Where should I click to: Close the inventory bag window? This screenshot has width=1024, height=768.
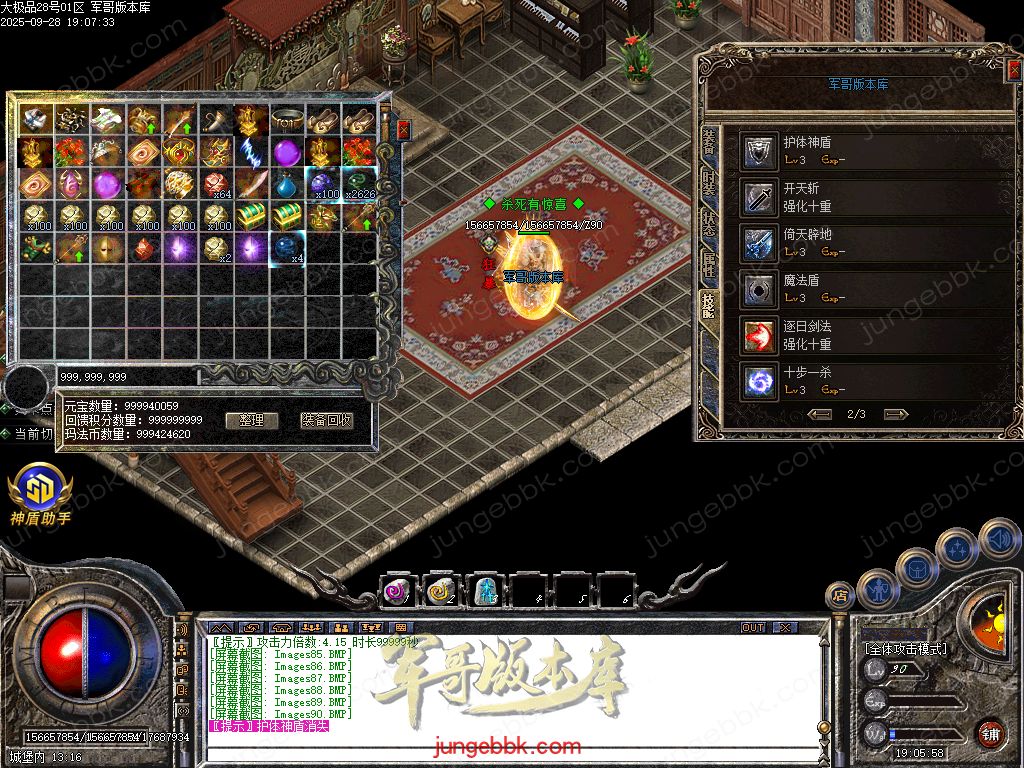click(x=403, y=130)
